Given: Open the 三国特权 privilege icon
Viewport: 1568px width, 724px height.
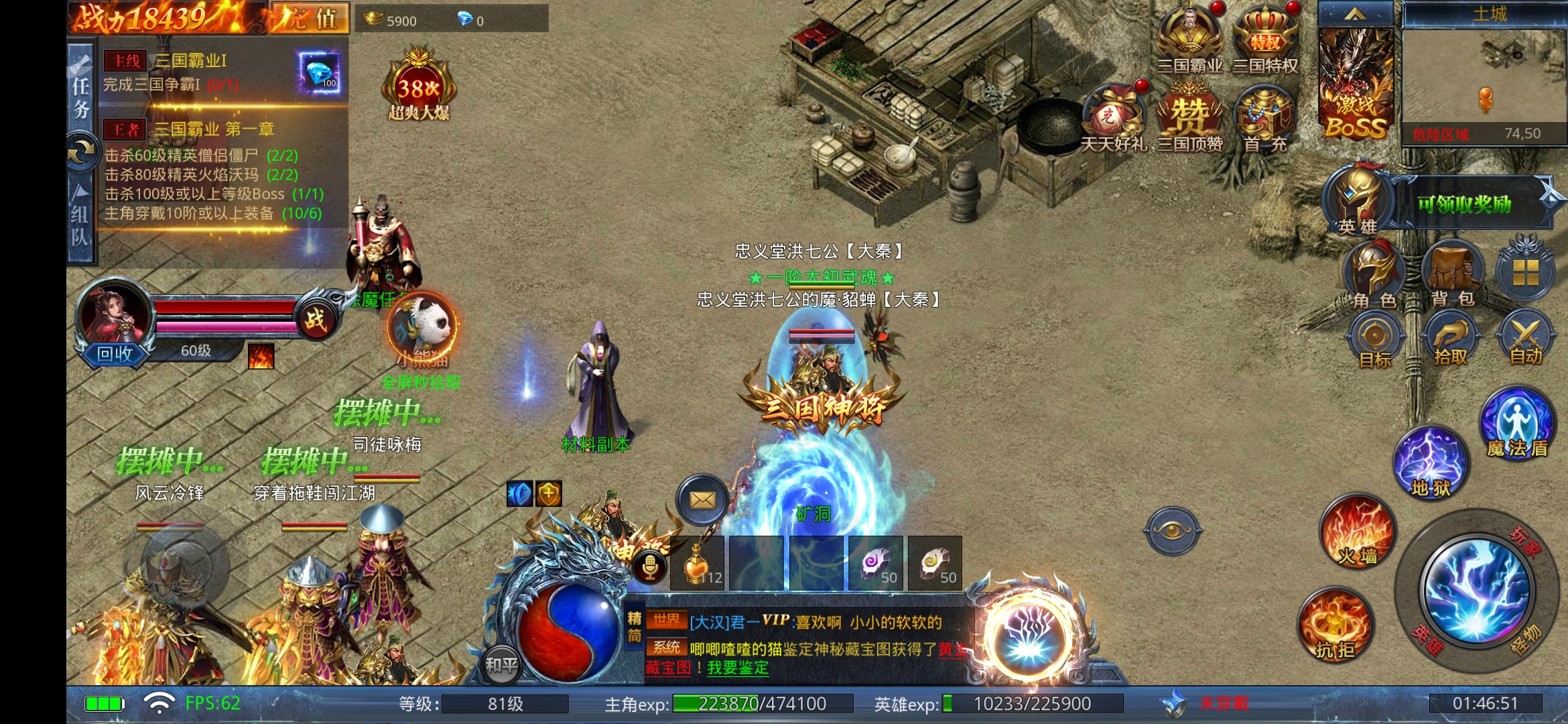Looking at the screenshot, I should (1265, 40).
